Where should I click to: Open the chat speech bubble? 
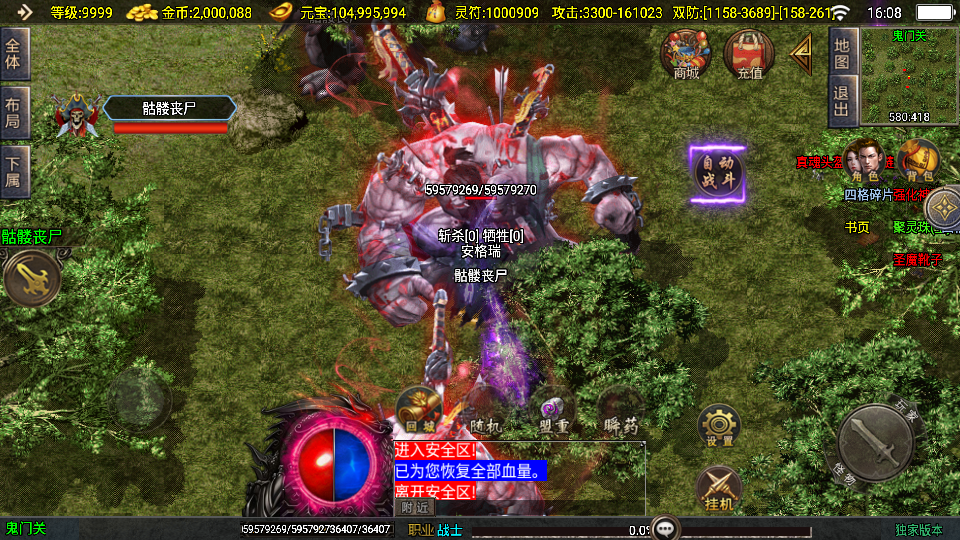(x=663, y=528)
